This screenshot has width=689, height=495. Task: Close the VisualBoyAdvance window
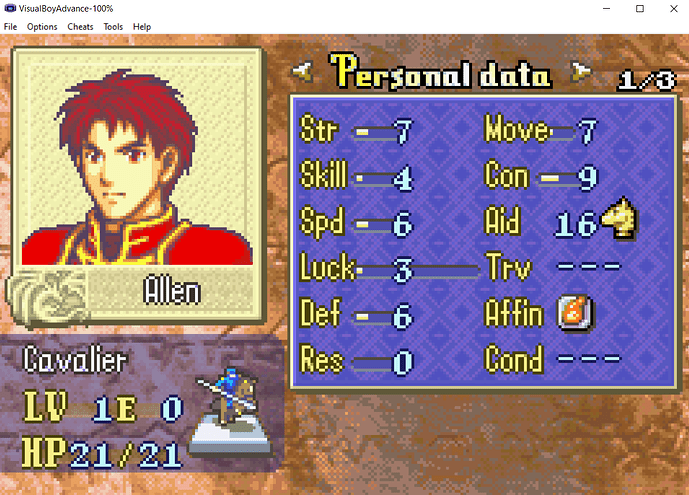(667, 8)
